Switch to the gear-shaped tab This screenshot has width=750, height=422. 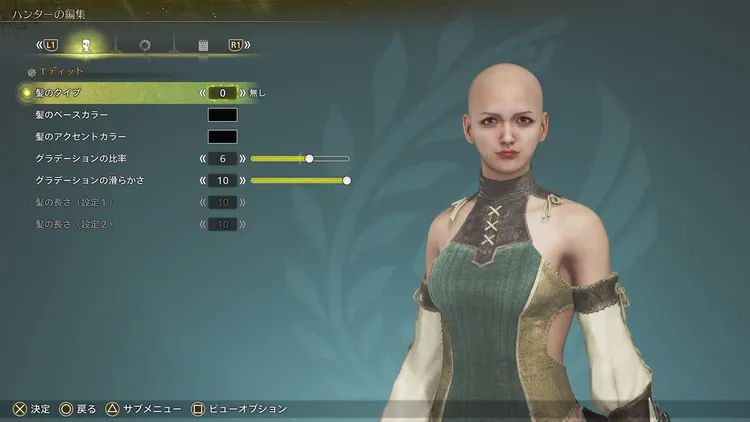pos(144,45)
